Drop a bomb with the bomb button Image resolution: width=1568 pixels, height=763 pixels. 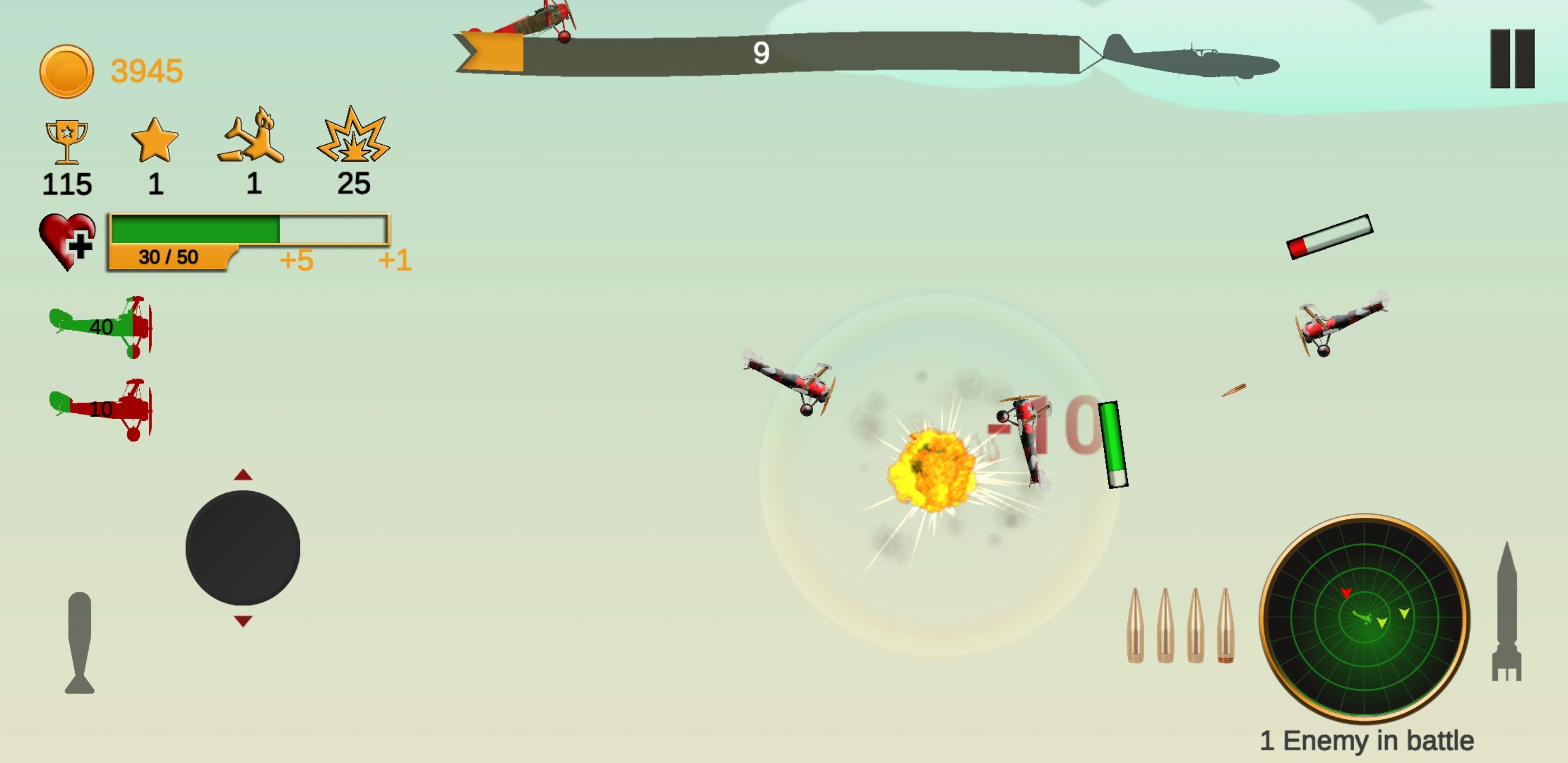tap(80, 642)
